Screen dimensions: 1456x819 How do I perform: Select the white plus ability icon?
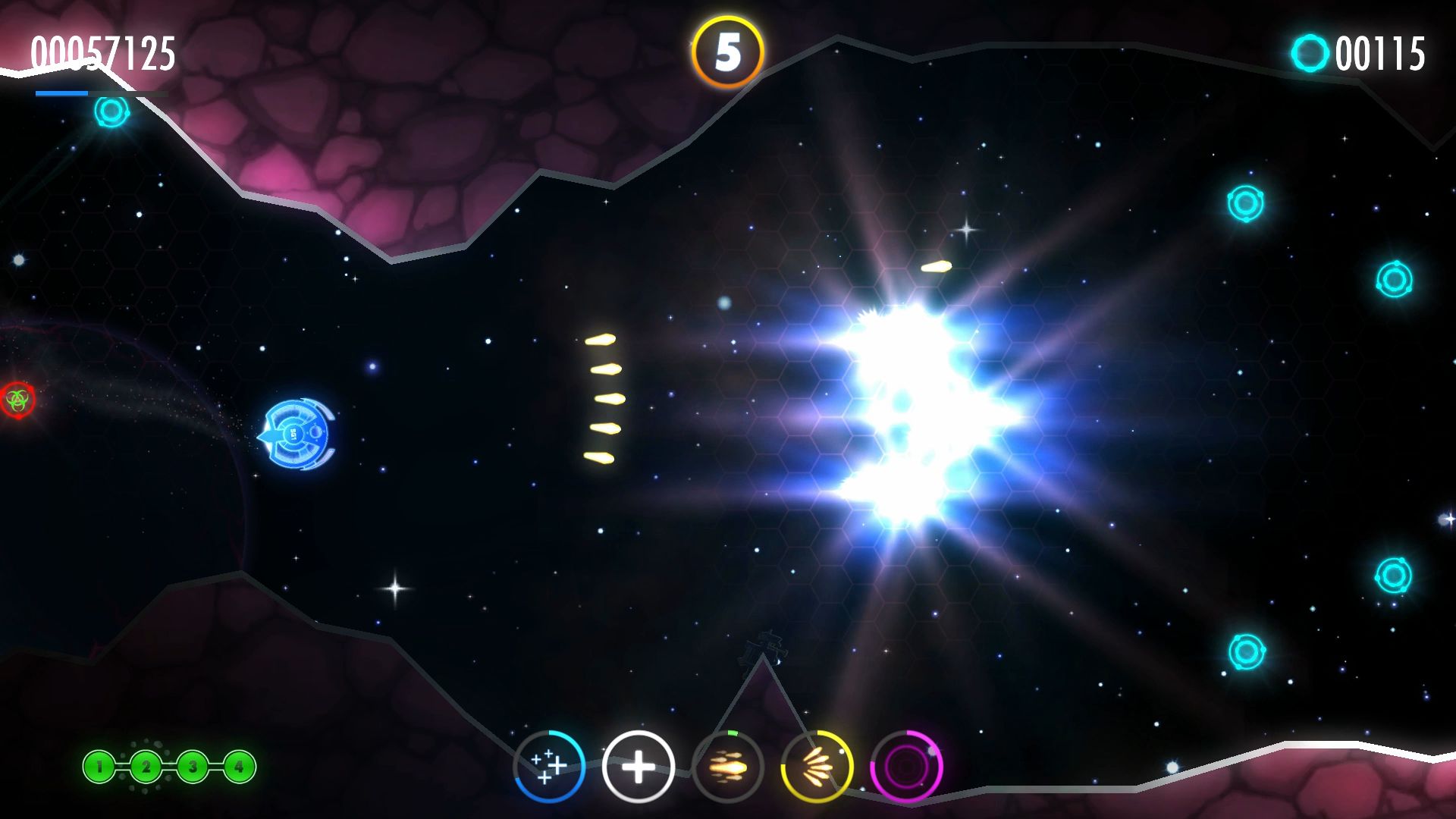click(x=638, y=767)
